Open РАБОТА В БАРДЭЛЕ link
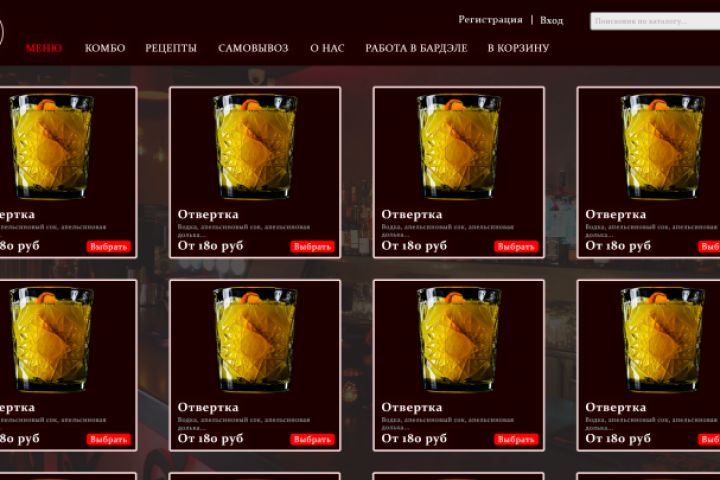Screen dimensions: 720x480 coord(416,48)
